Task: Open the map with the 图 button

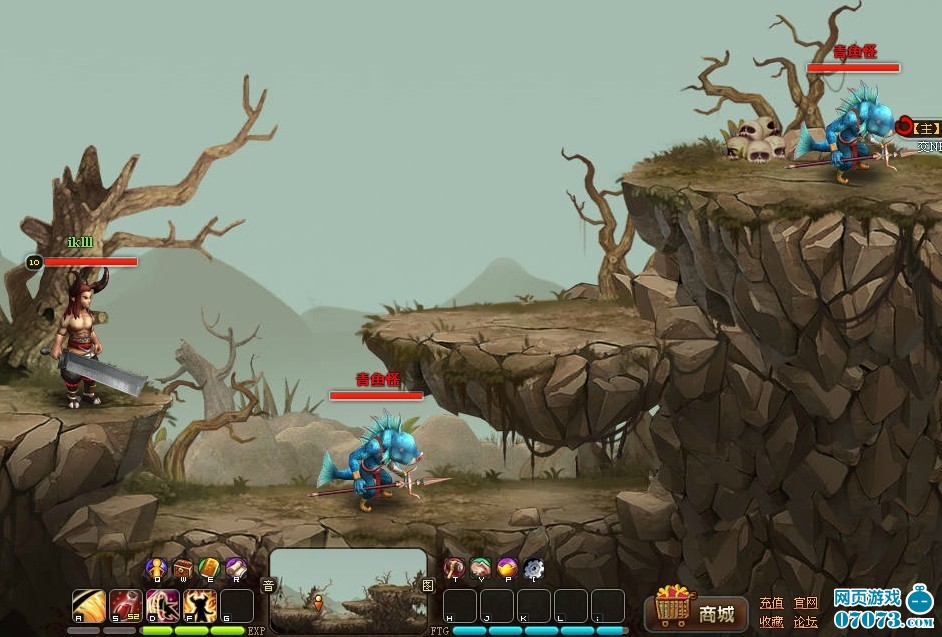Action: click(428, 585)
